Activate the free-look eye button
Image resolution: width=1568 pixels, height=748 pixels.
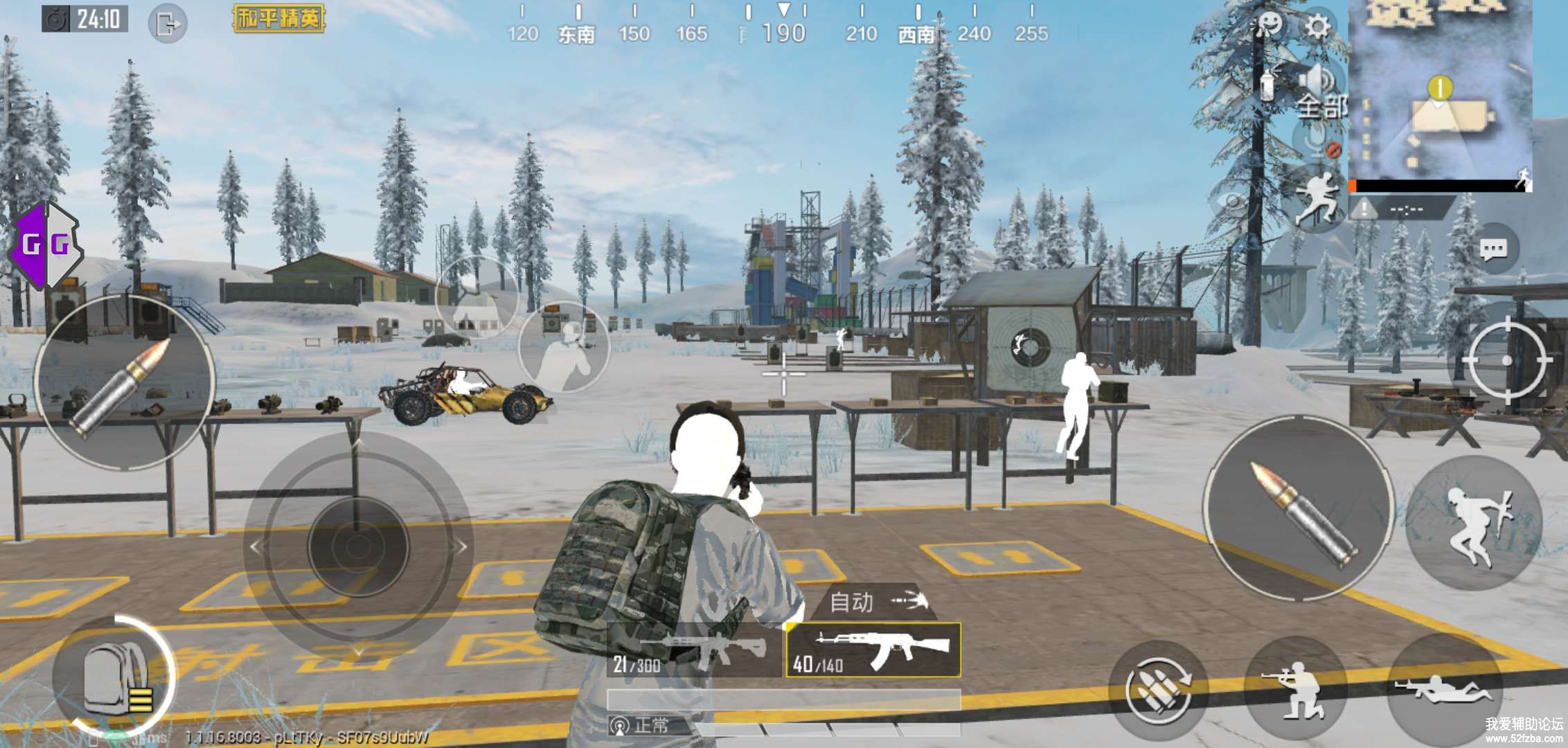click(1233, 203)
